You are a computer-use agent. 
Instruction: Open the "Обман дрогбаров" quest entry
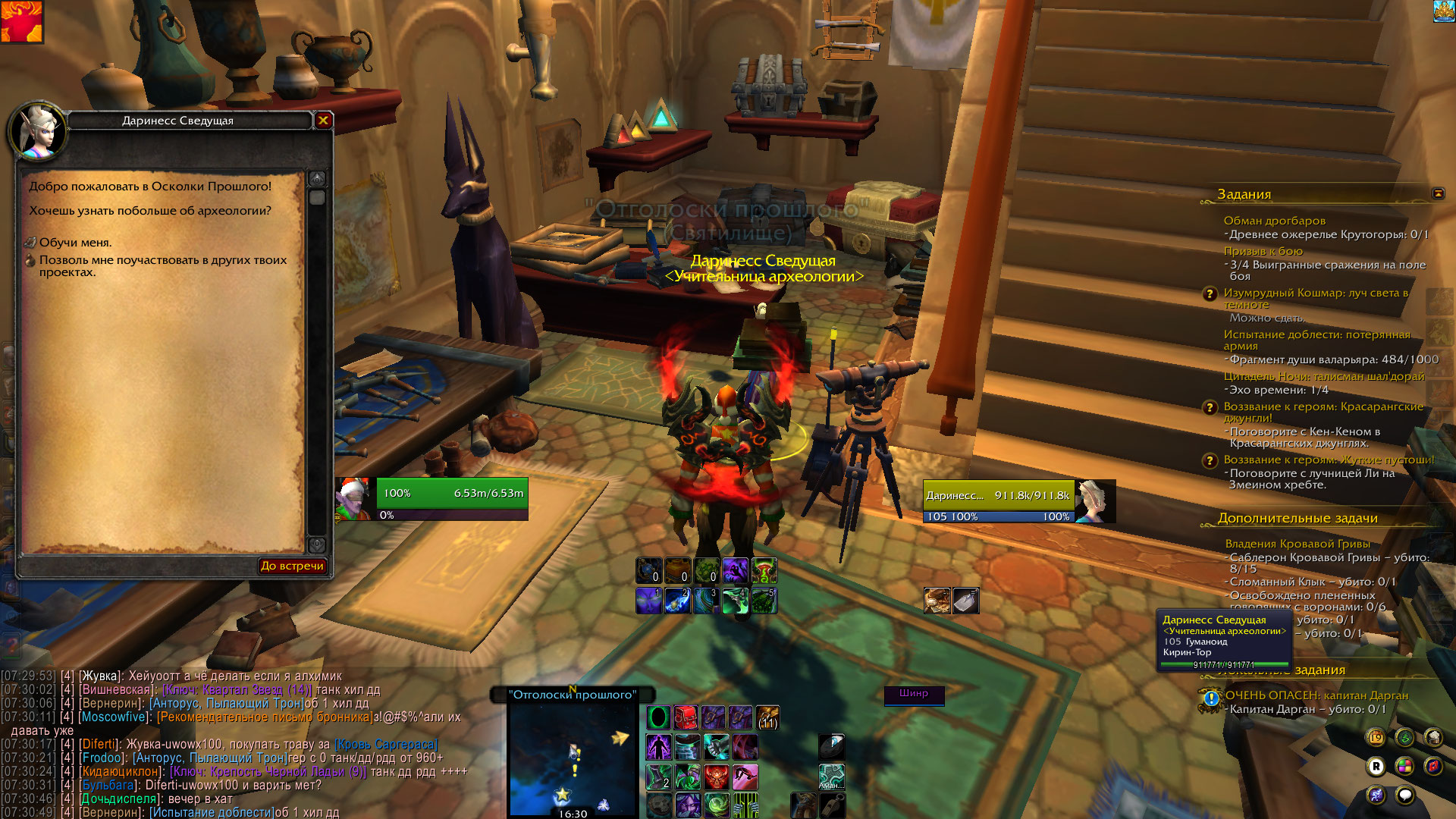coord(1274,221)
